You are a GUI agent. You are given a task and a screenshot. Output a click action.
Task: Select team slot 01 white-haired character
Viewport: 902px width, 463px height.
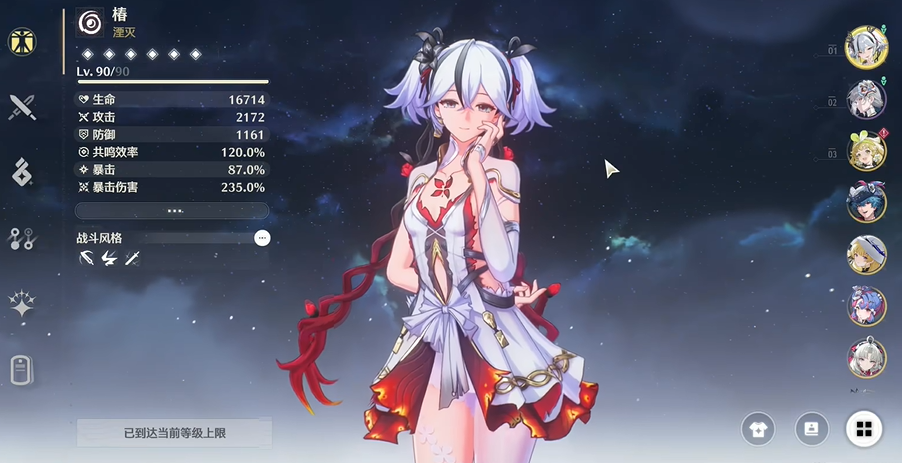[x=864, y=47]
